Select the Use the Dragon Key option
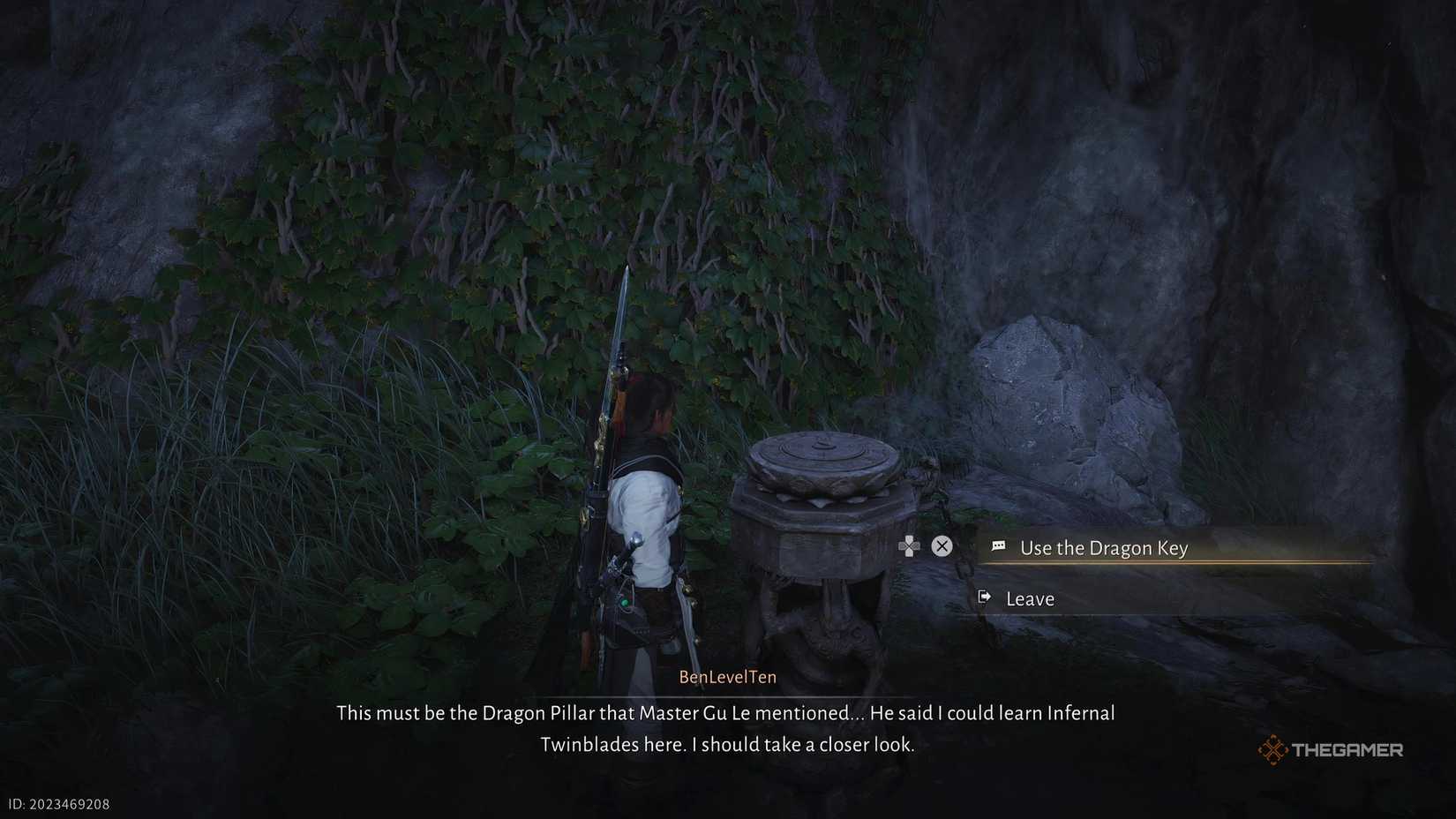This screenshot has width=1456, height=819. 1103,547
